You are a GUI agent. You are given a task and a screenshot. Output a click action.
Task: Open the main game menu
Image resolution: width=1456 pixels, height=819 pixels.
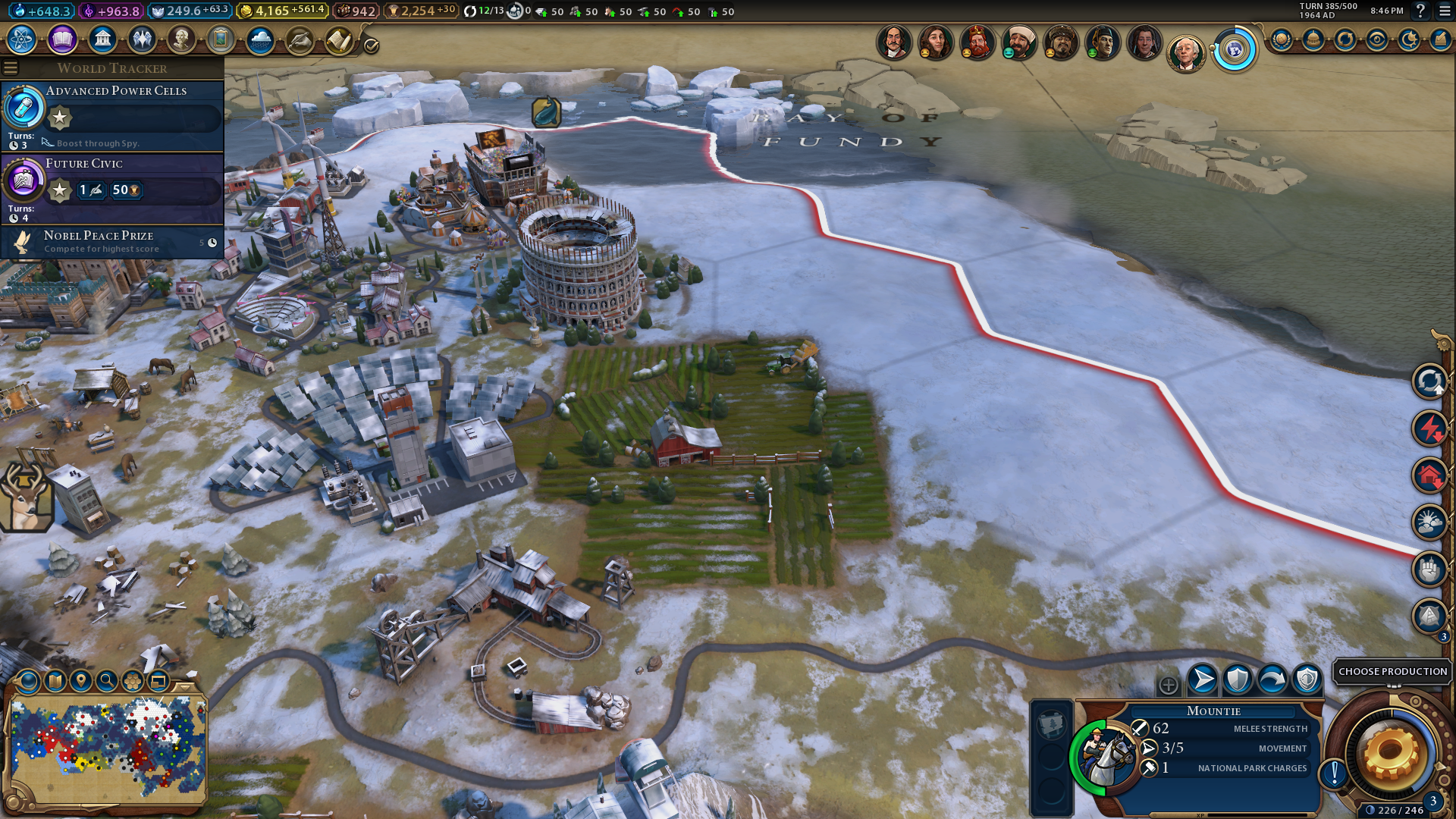coord(1445,11)
